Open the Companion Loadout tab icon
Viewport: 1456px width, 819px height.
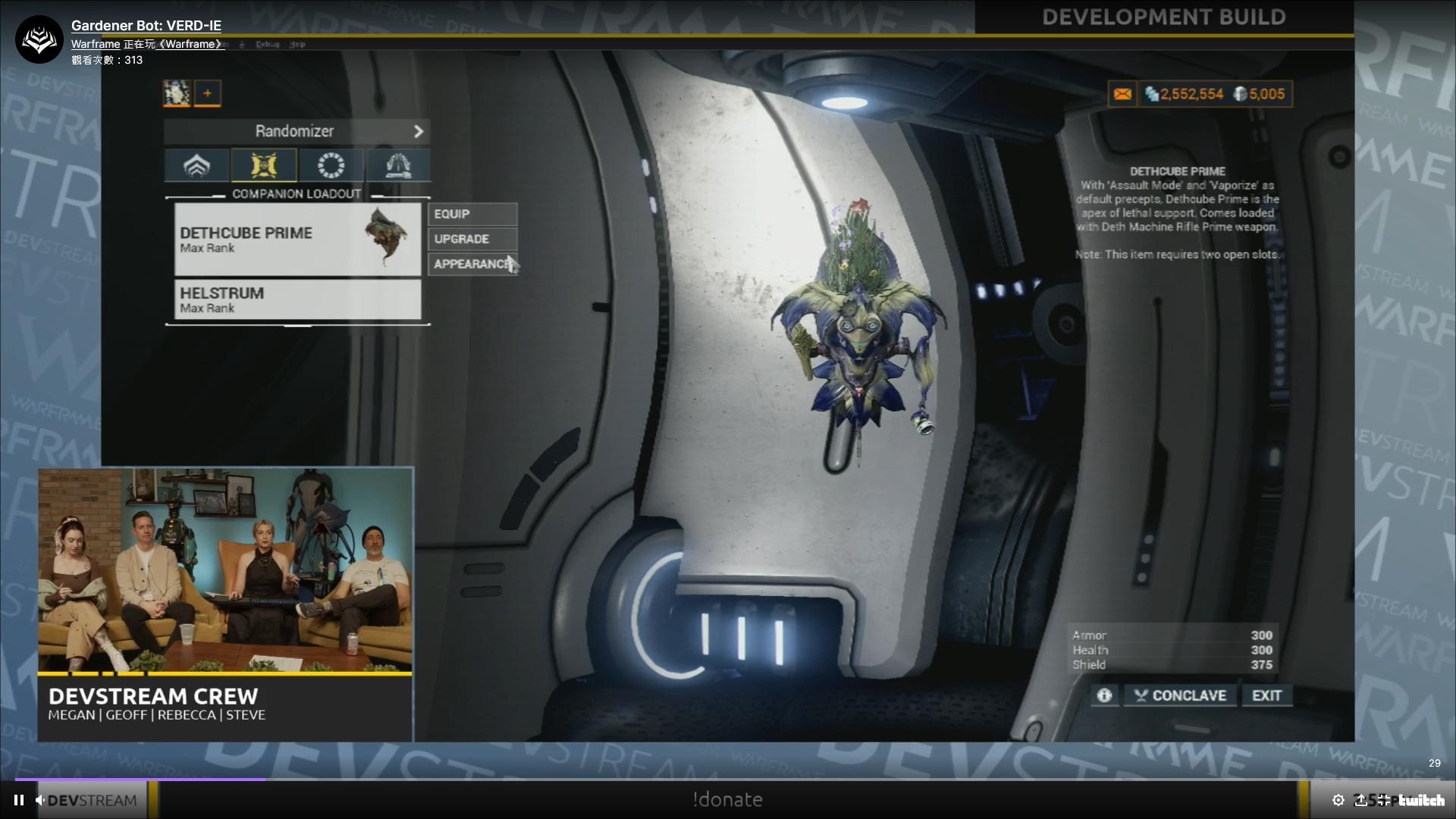click(x=264, y=165)
